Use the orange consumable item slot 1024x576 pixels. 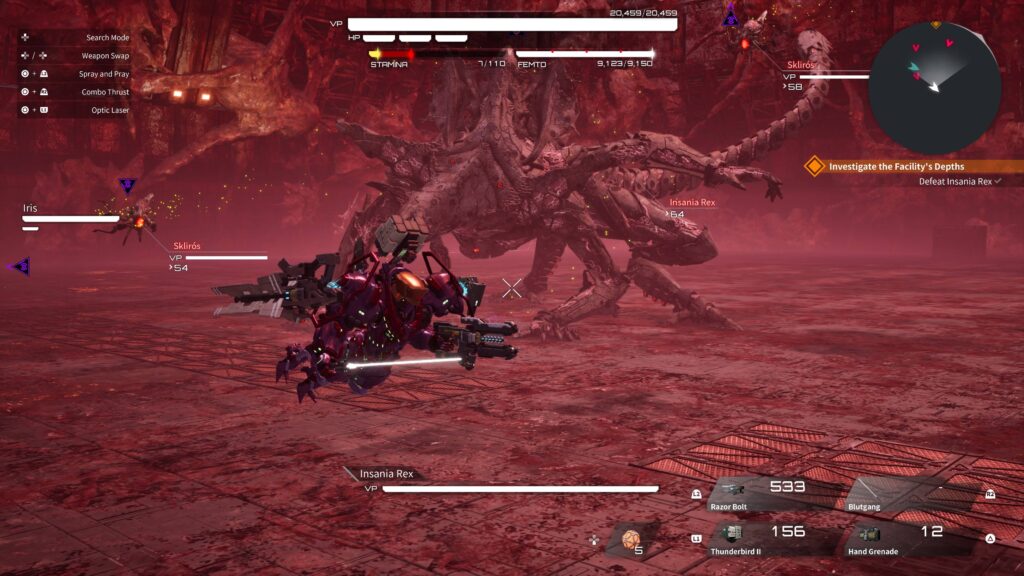click(x=632, y=540)
